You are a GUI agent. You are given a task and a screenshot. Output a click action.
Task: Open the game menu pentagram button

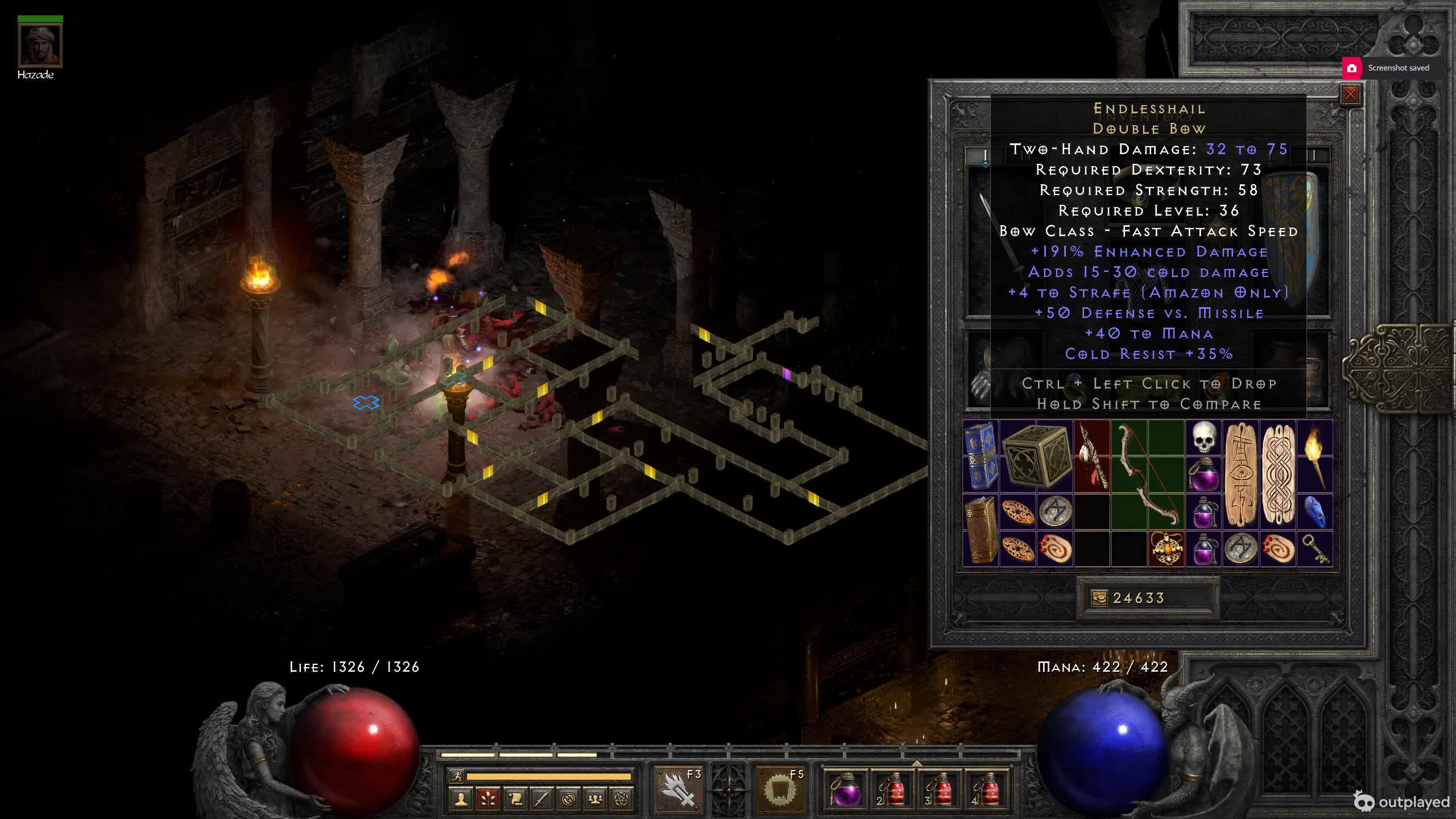[x=622, y=799]
